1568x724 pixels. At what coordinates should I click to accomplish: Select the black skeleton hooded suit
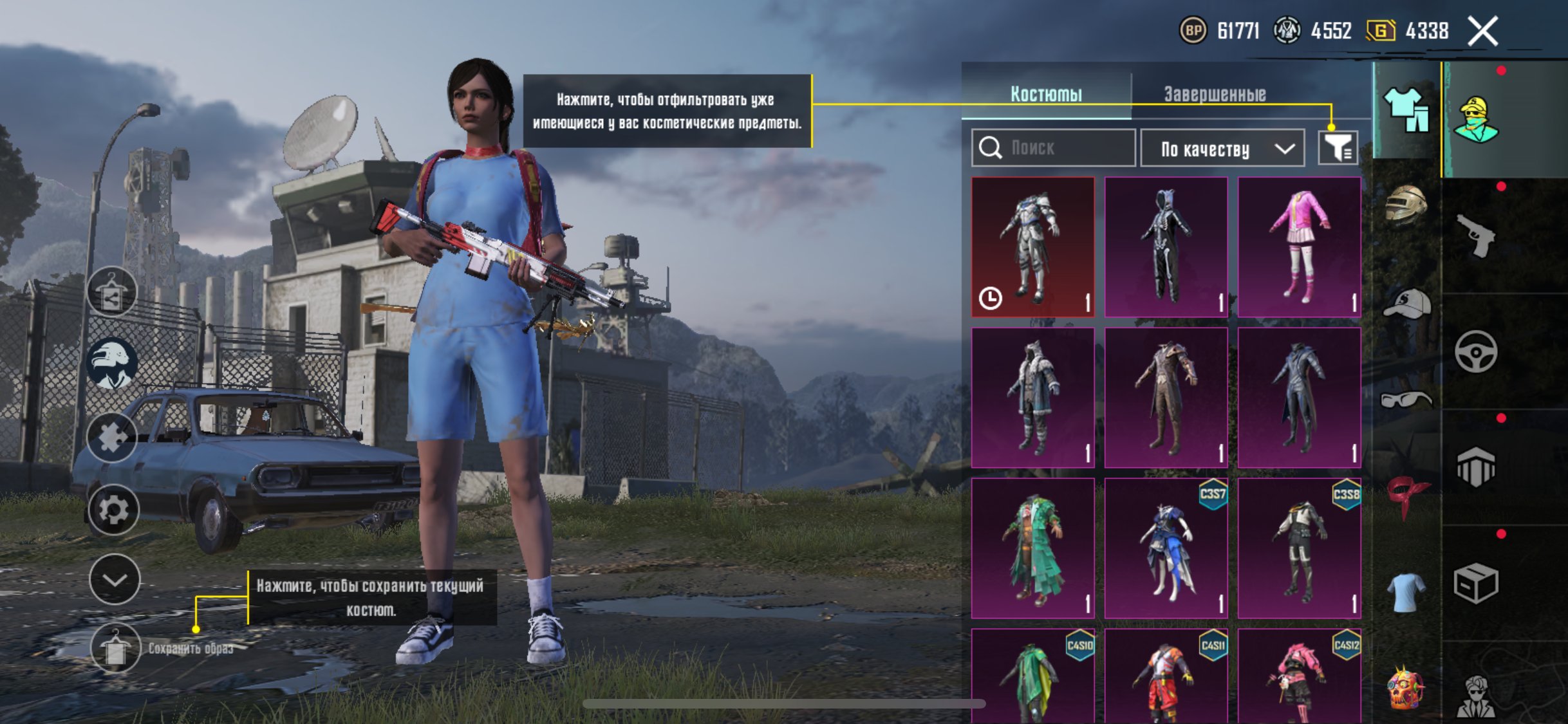click(x=1166, y=247)
